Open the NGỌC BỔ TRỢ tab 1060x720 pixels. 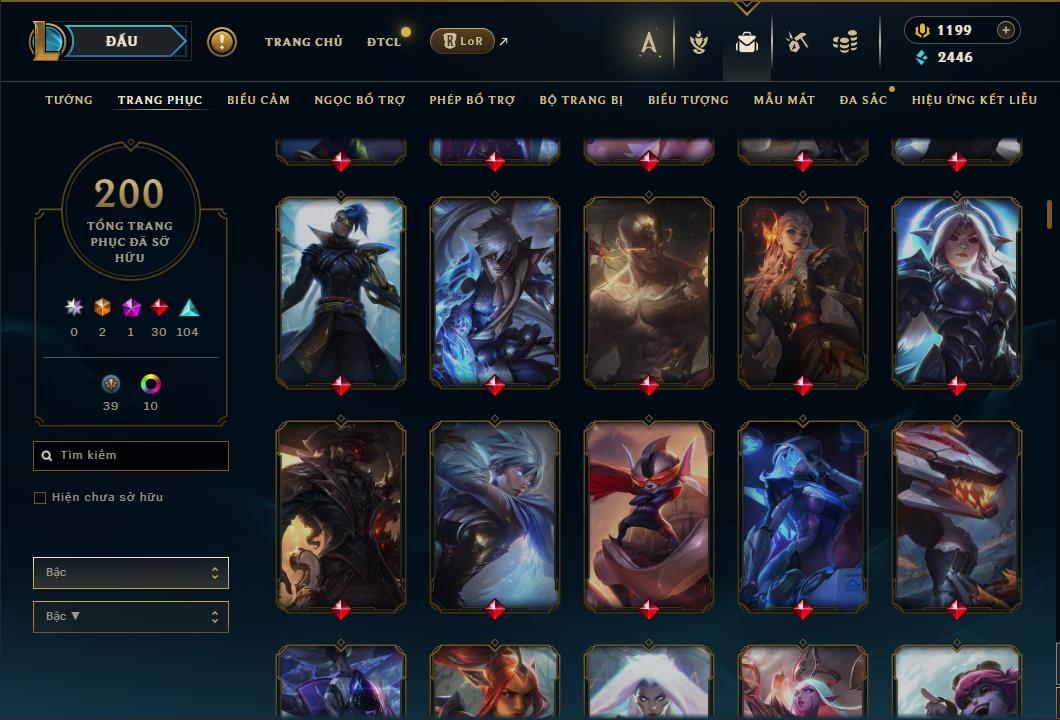click(359, 100)
